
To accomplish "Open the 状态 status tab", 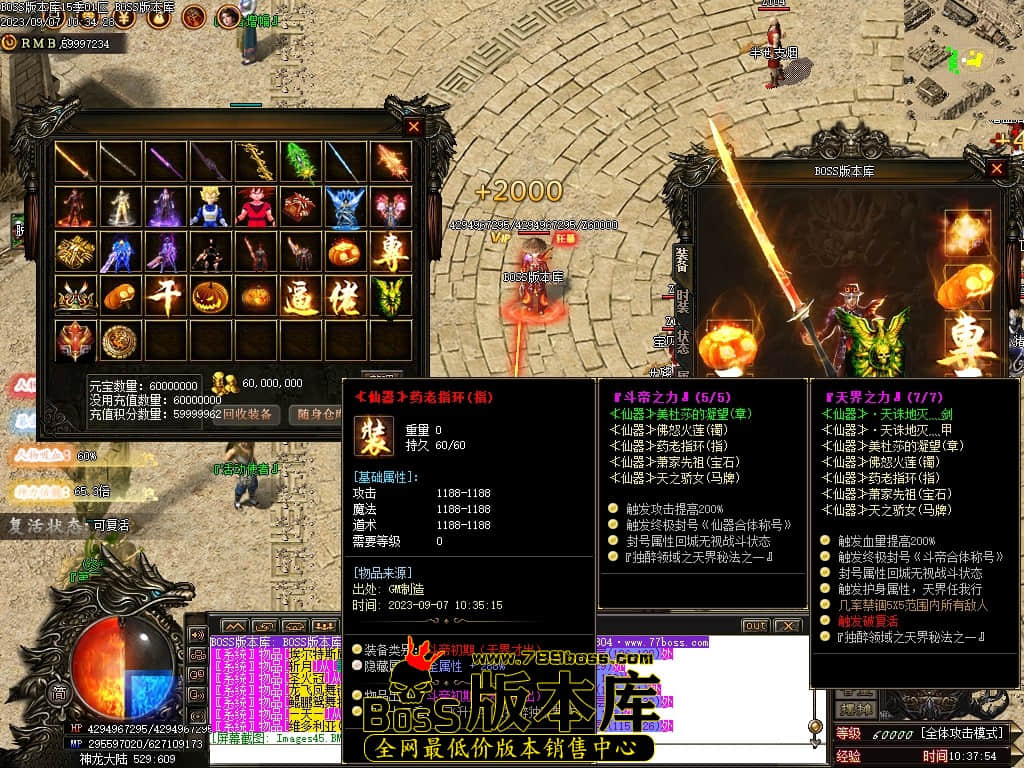I will click(x=682, y=341).
